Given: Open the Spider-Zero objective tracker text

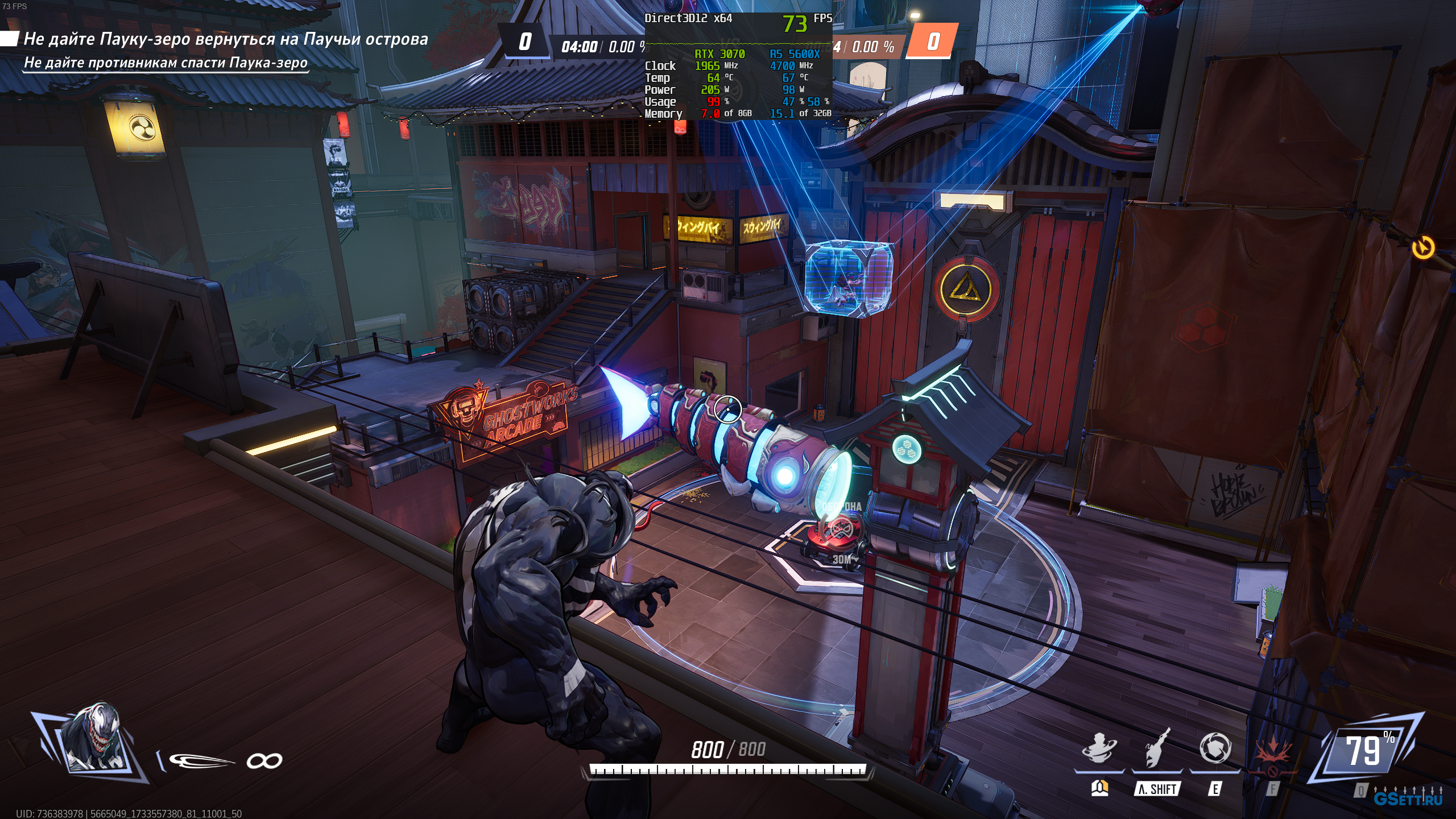Looking at the screenshot, I should pos(225,39).
